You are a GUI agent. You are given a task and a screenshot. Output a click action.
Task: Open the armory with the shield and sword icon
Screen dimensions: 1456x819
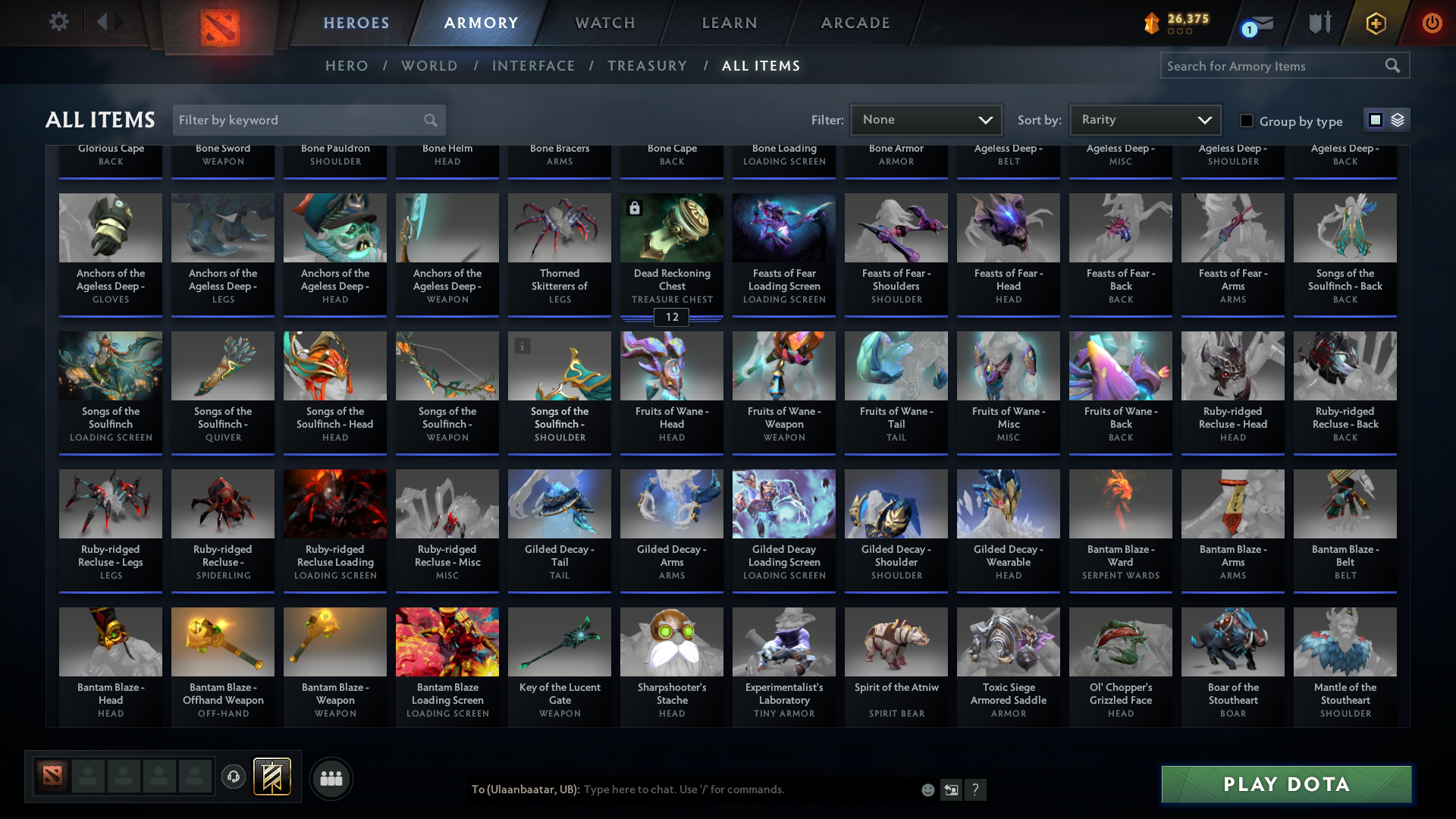tap(1319, 23)
